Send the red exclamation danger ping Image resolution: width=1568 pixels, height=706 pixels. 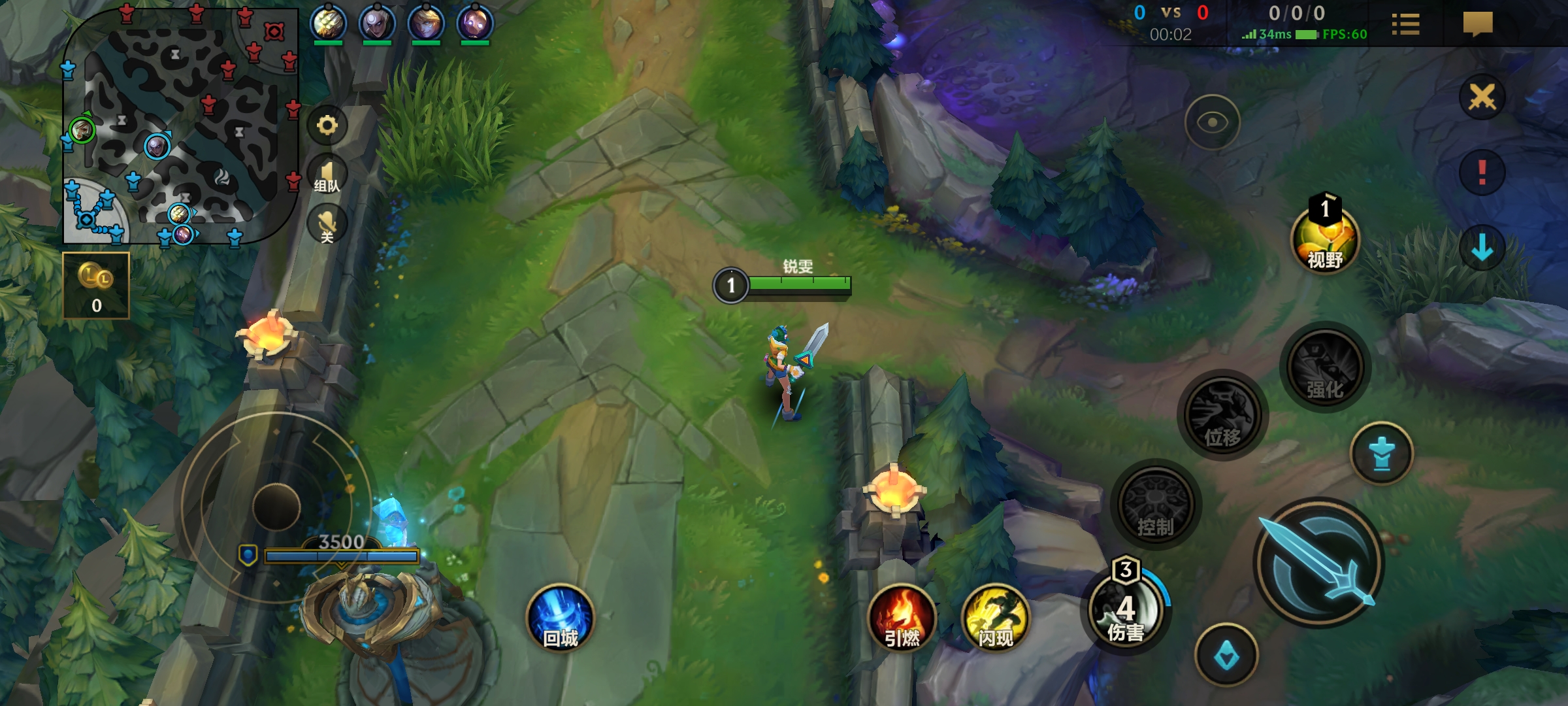coord(1482,173)
